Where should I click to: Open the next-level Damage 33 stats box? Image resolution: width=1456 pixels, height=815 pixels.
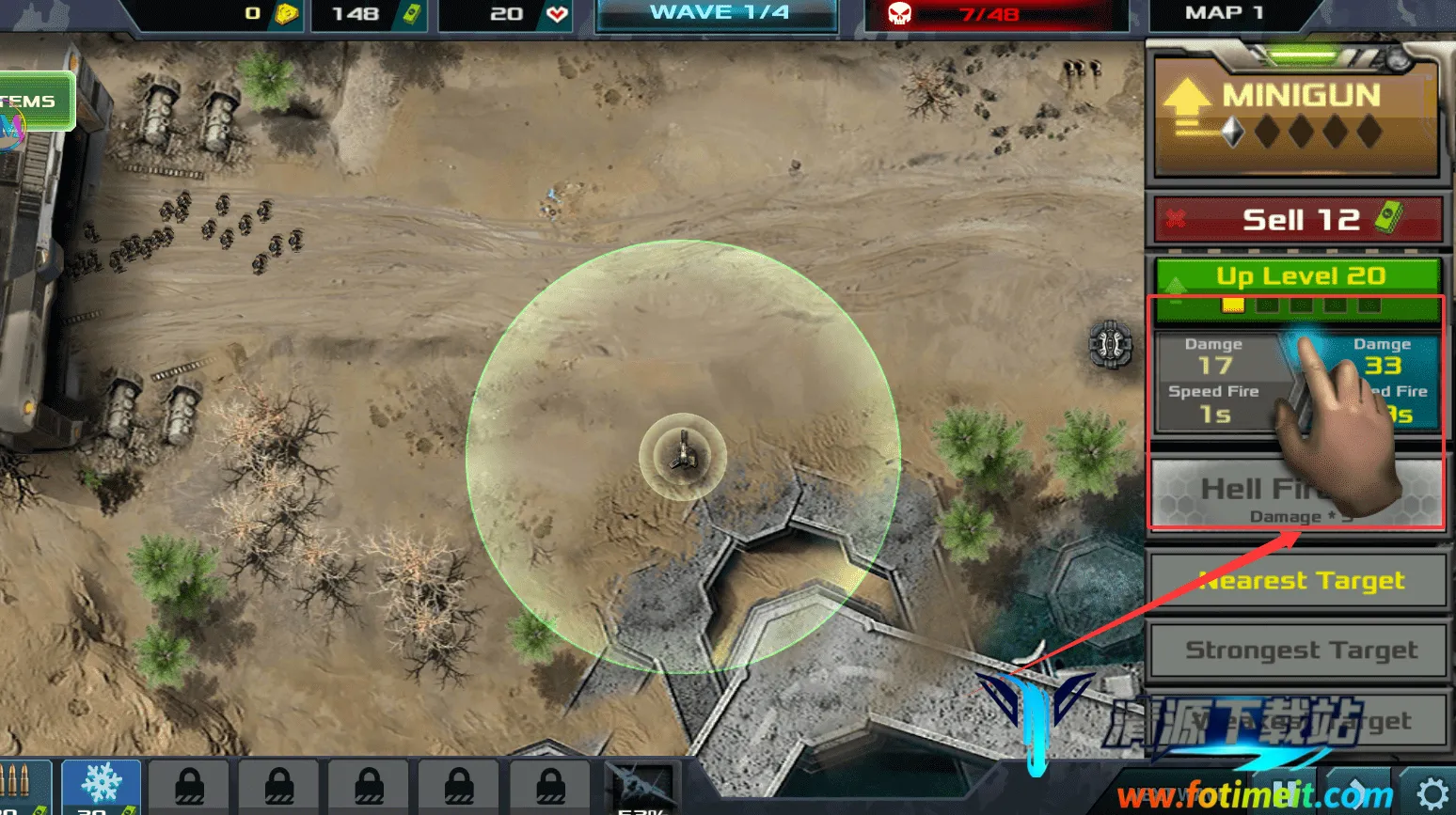point(1383,381)
